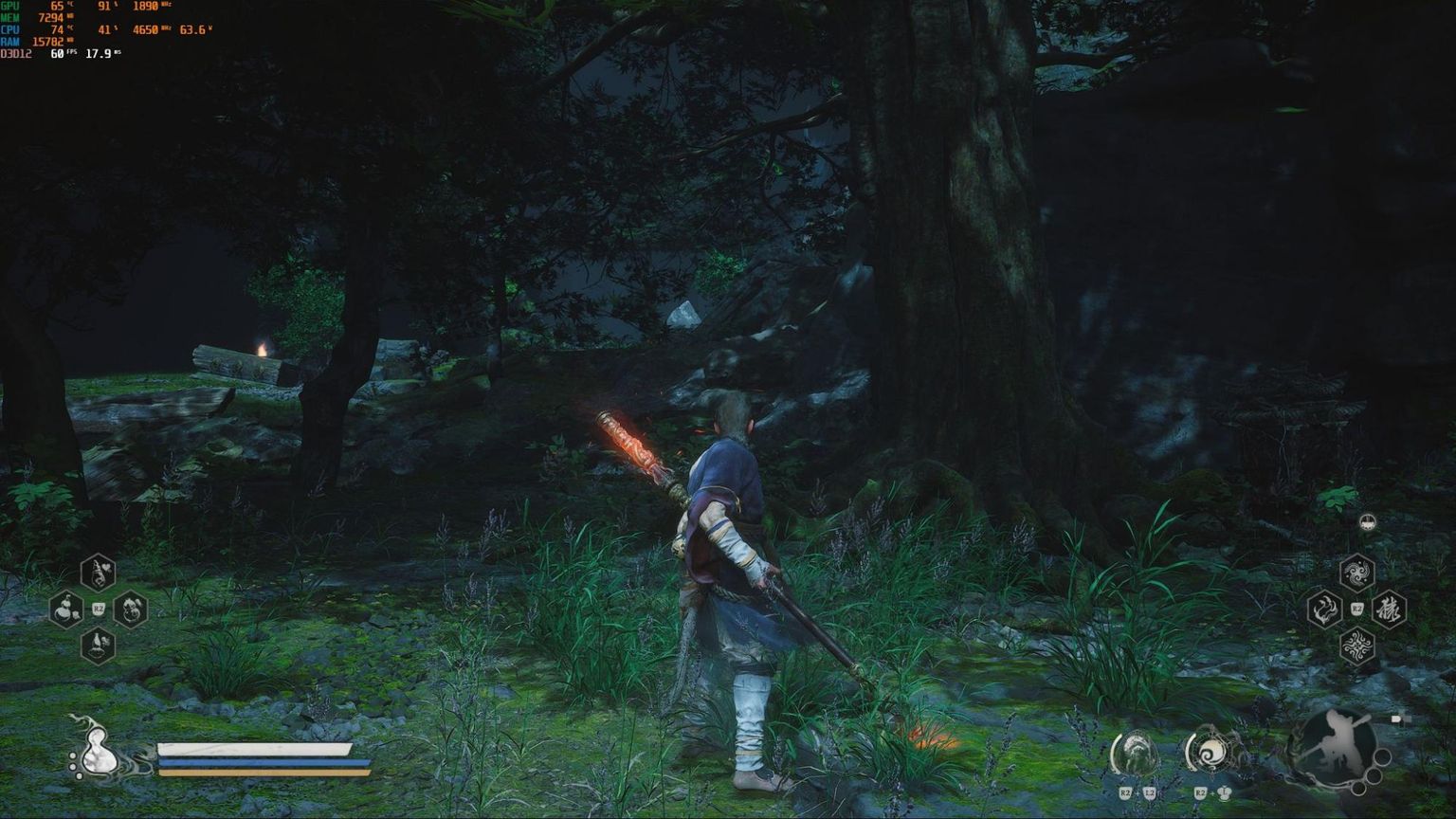The height and width of the screenshot is (819, 1456).
Task: Toggle the round bat-creature indicator above spells
Action: tap(1366, 521)
